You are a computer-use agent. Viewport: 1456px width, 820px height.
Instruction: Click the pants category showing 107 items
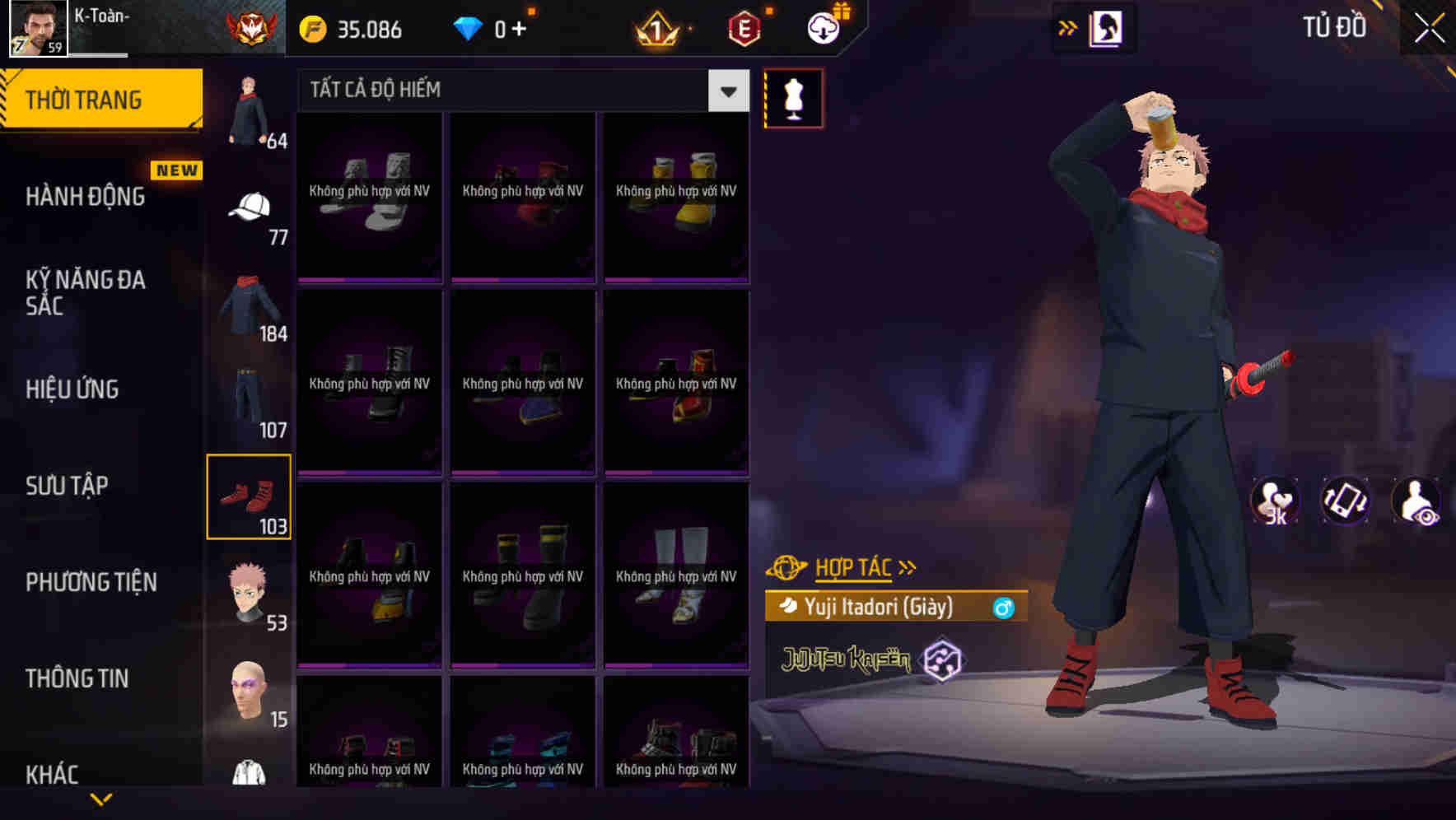pos(250,395)
